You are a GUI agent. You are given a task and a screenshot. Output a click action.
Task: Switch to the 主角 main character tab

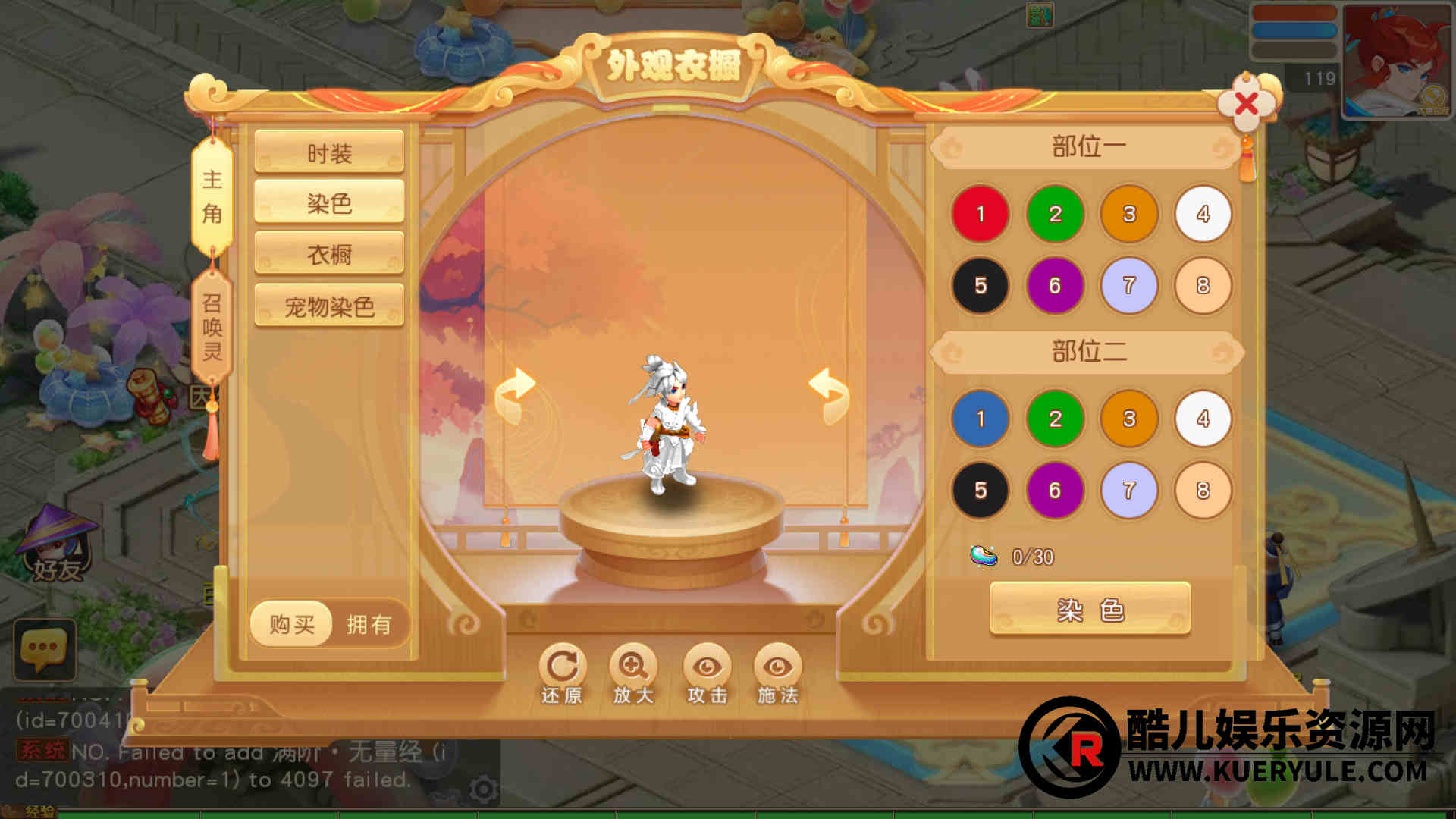coord(212,196)
